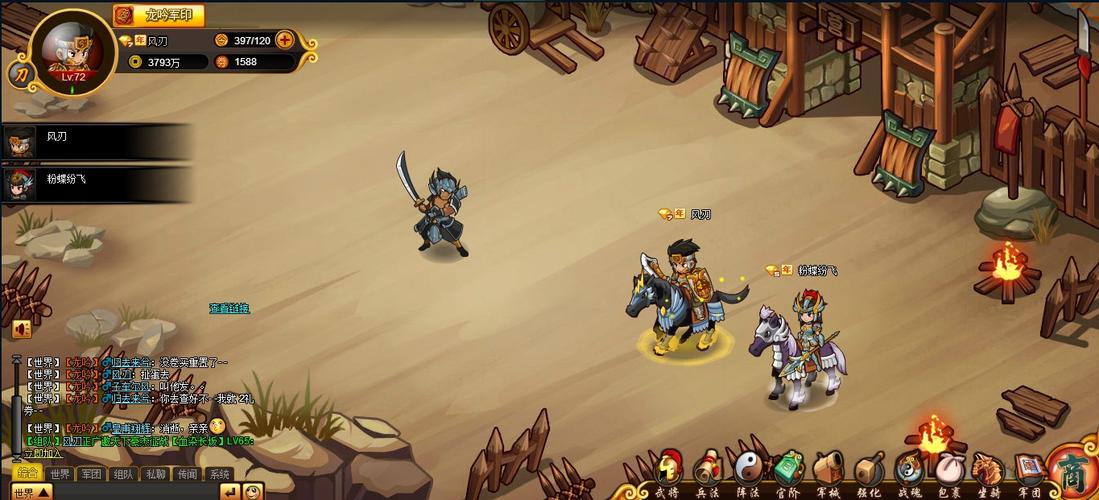Open the chat emoji picker
The height and width of the screenshot is (500, 1099).
point(253,492)
